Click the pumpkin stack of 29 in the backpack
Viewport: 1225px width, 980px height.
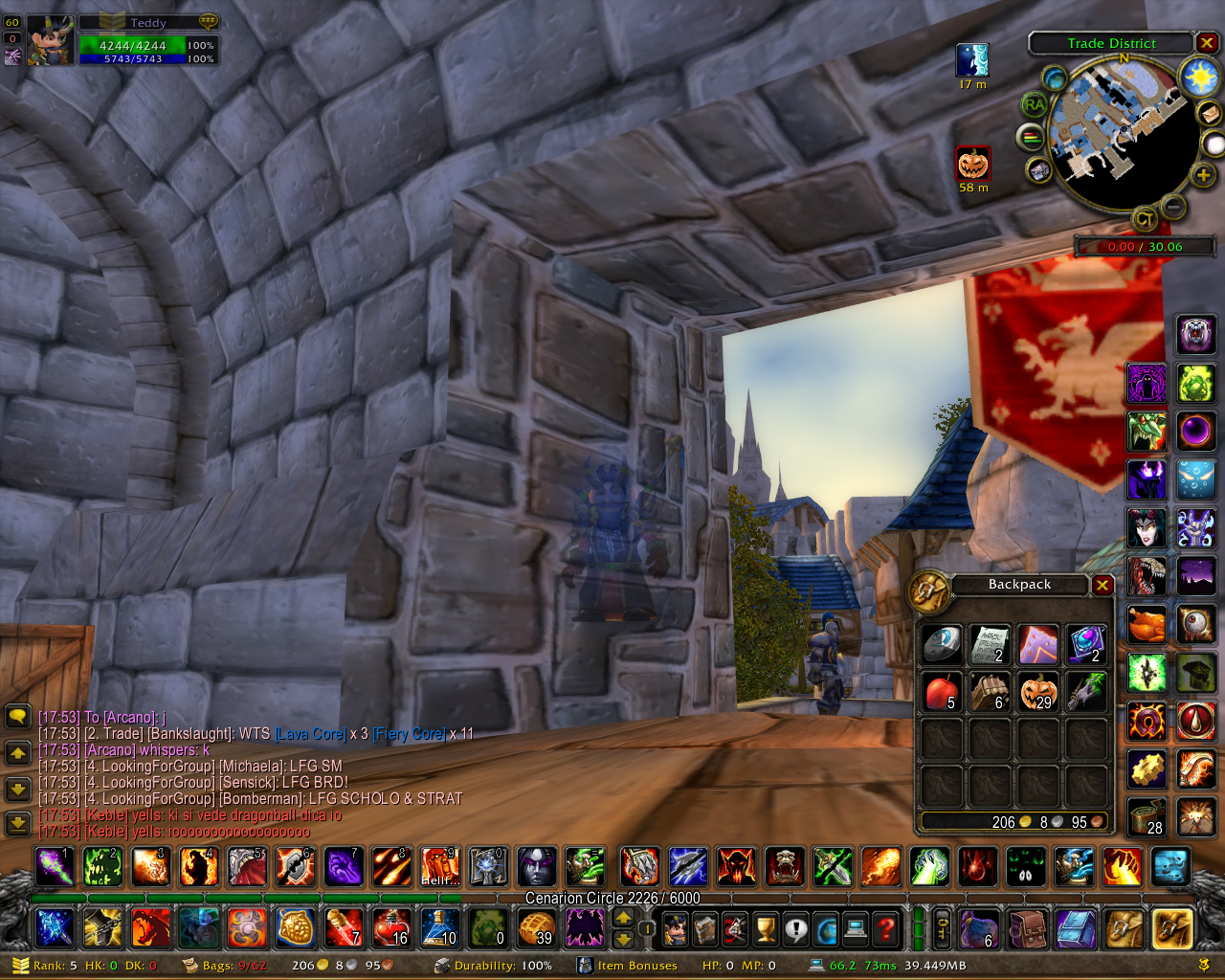(x=1038, y=691)
